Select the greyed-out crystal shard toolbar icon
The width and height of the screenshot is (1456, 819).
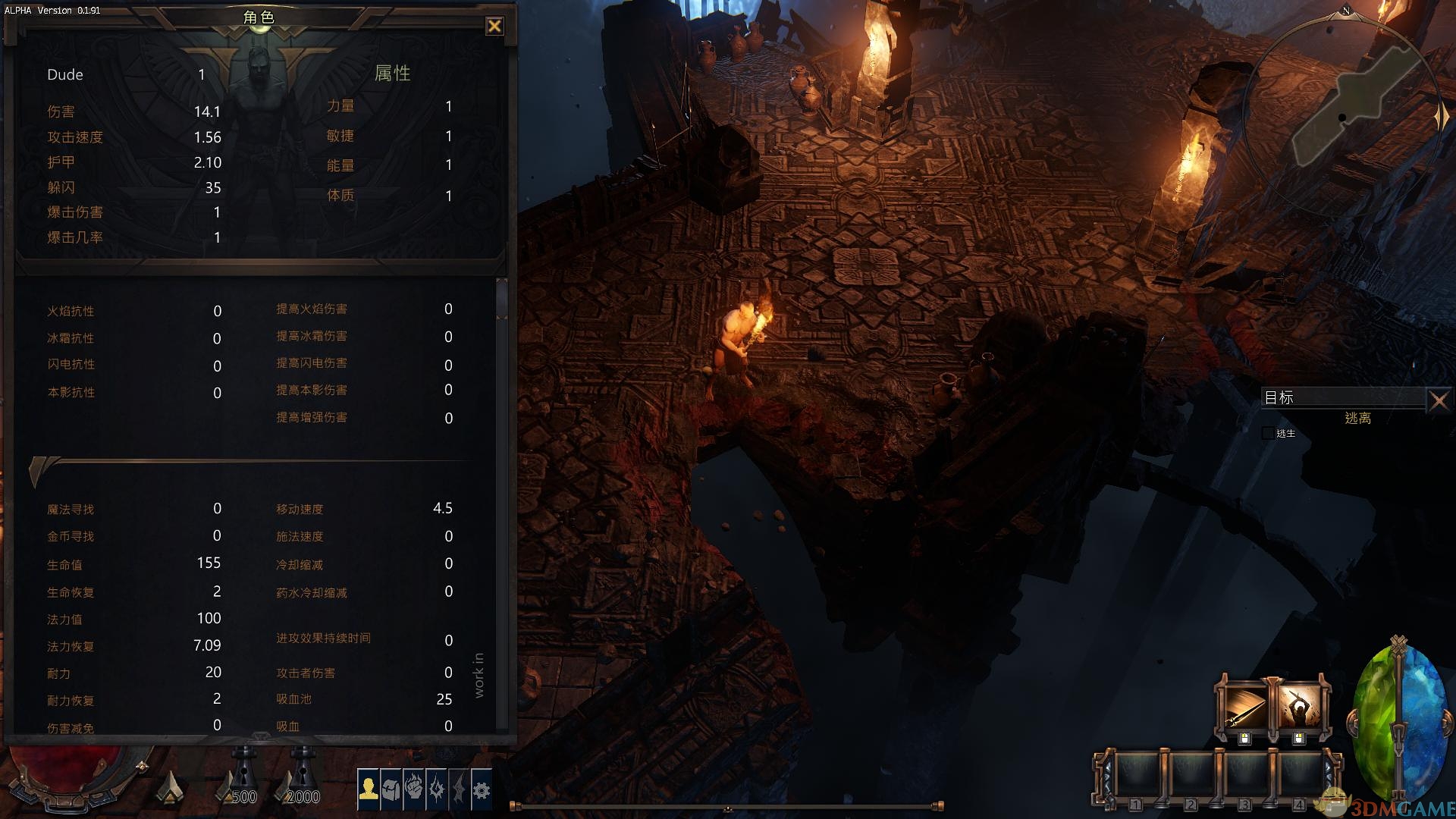[459, 789]
